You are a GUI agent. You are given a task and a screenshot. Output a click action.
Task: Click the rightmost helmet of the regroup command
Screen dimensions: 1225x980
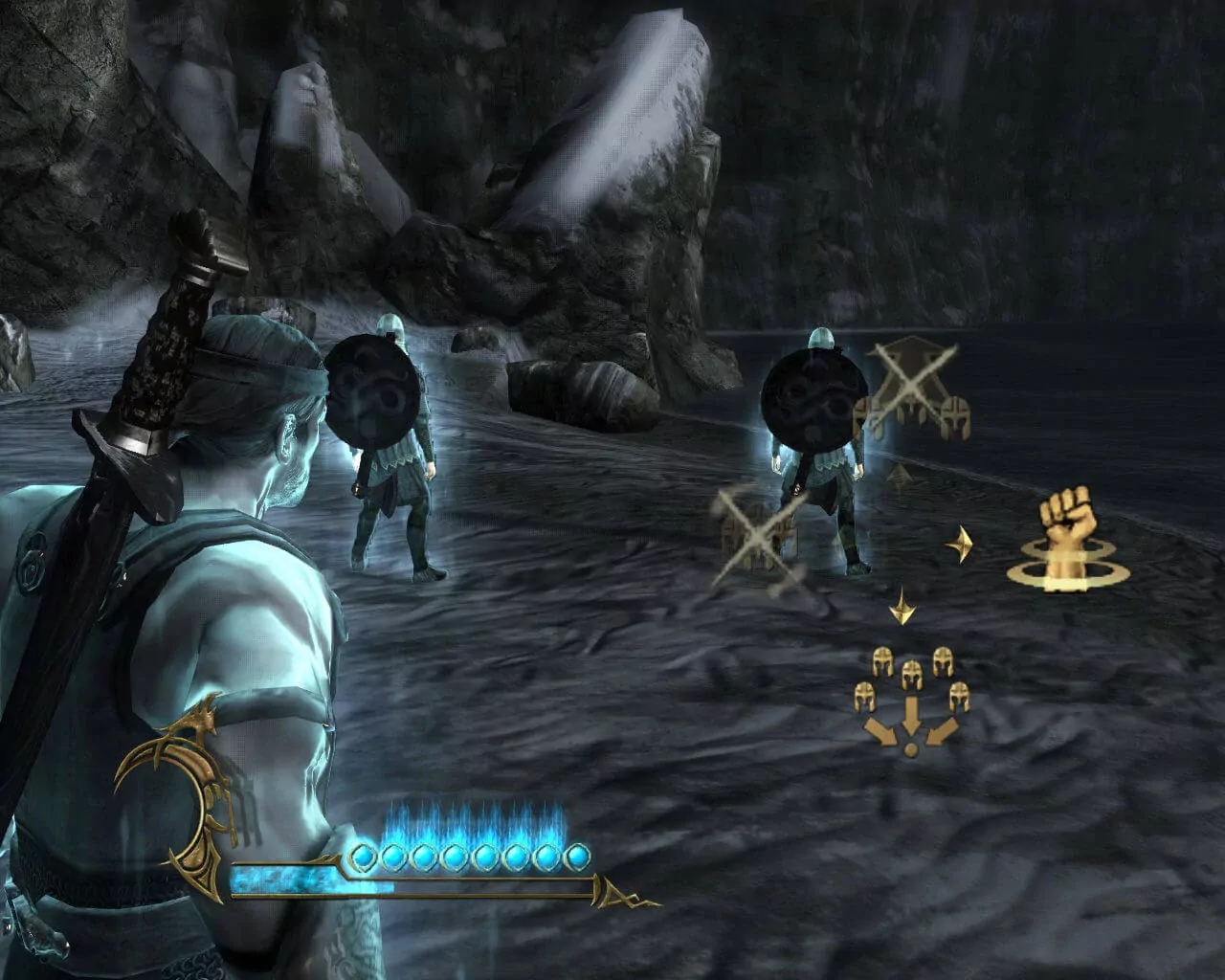[x=959, y=697]
